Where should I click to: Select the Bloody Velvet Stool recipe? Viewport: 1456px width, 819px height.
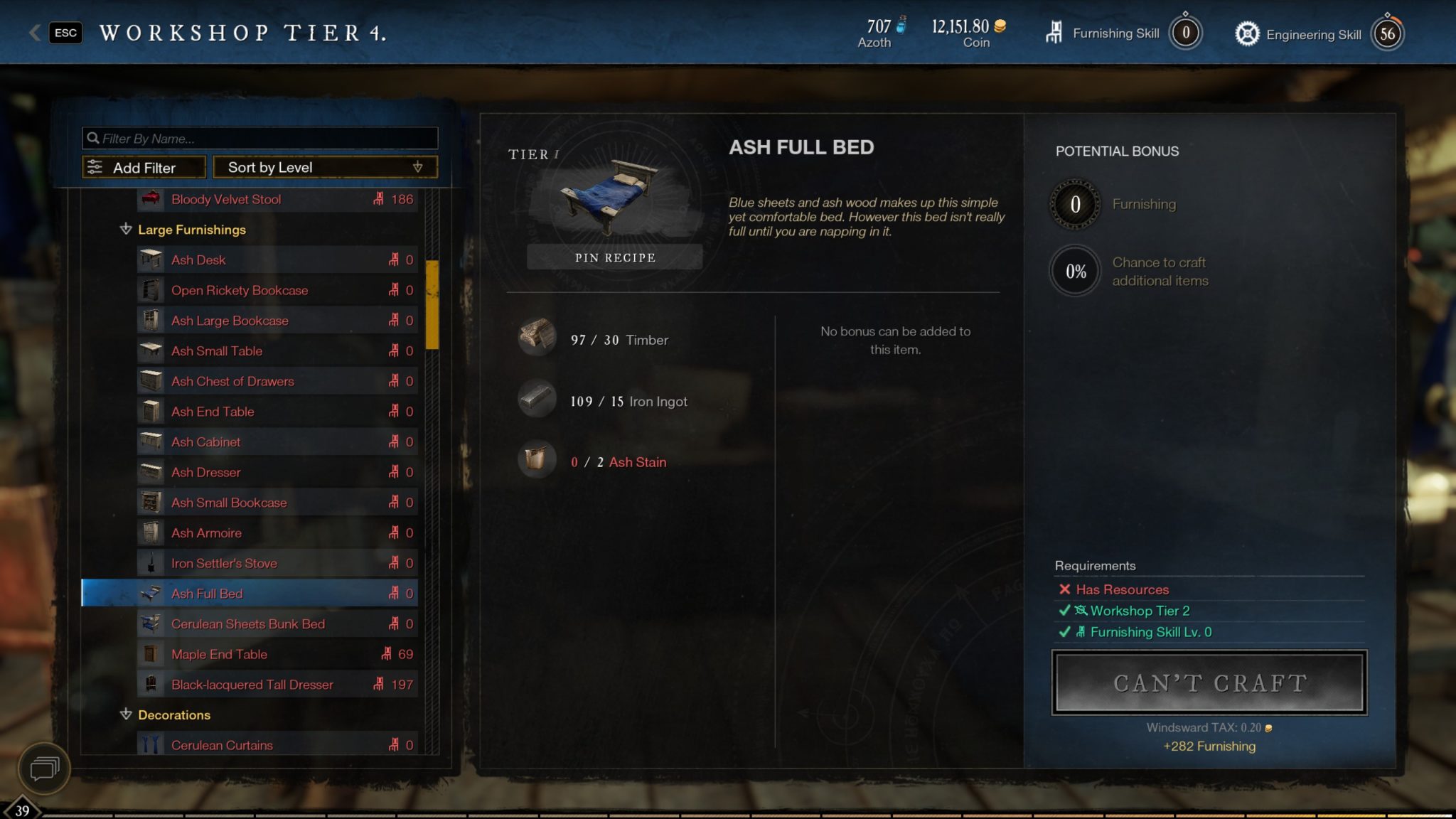click(225, 200)
